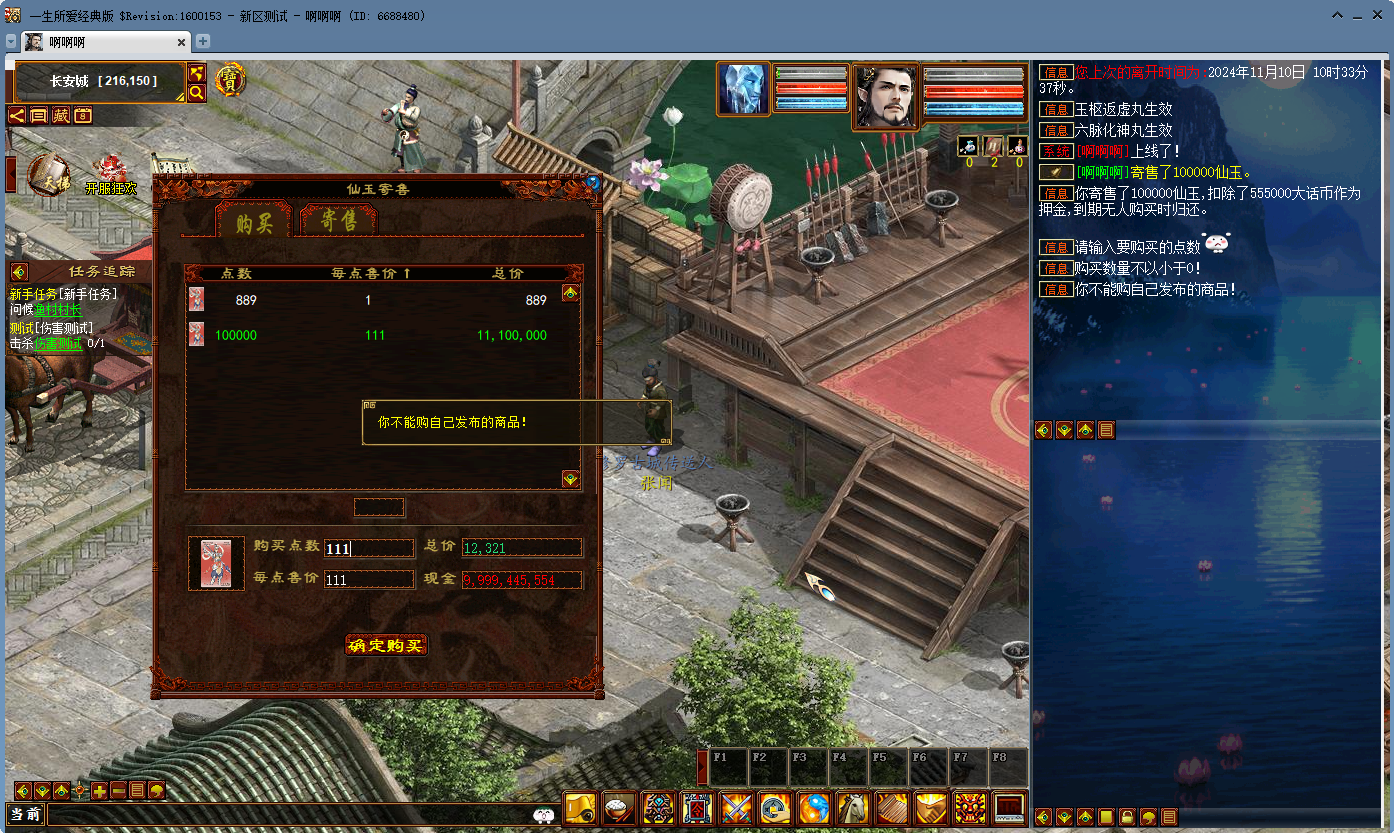This screenshot has height=833, width=1394.
Task: Sort listings by 每点售价 column header
Action: 371,273
